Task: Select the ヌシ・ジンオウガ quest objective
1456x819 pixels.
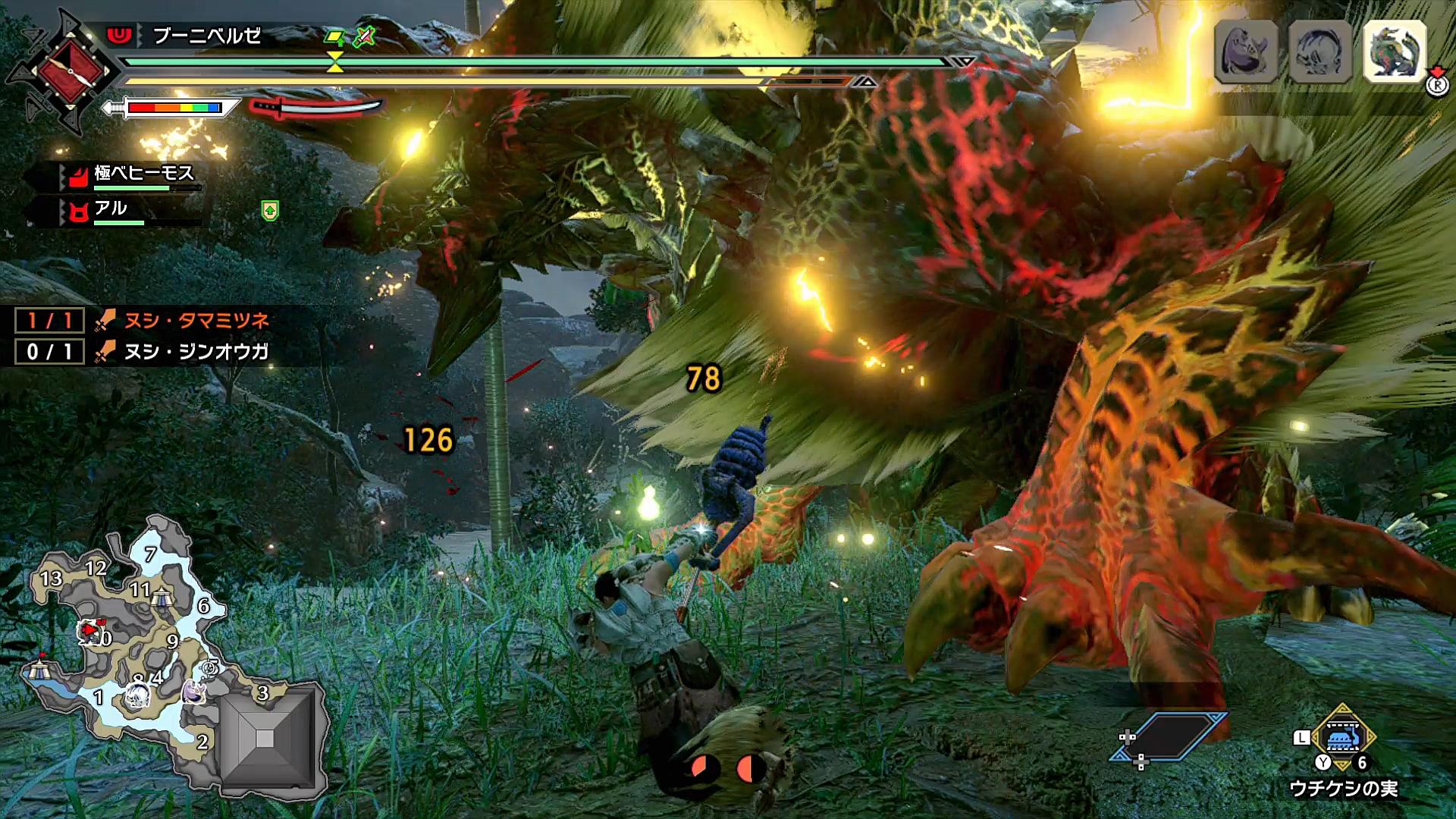Action: pos(196,352)
